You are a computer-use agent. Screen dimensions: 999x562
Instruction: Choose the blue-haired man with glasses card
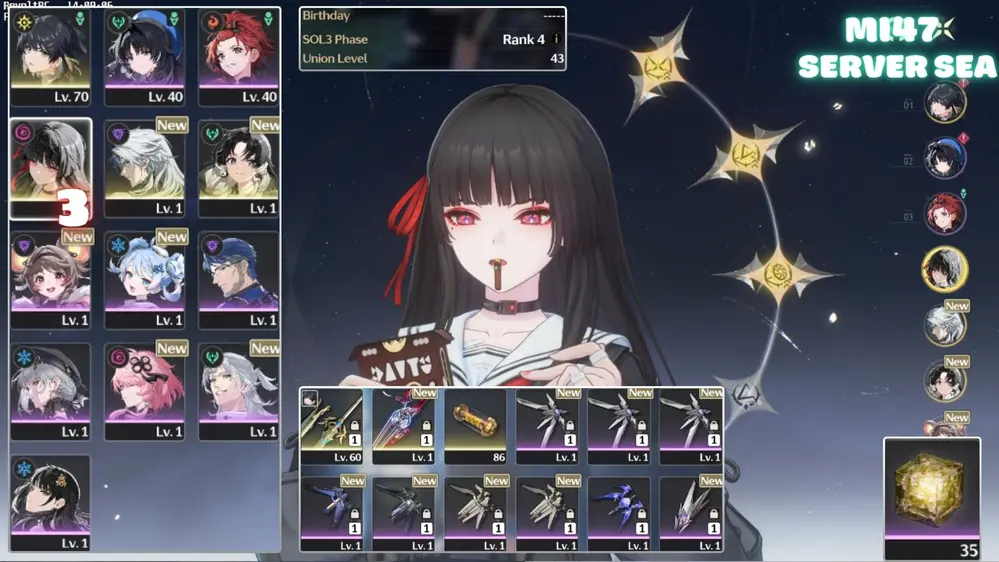[238, 281]
